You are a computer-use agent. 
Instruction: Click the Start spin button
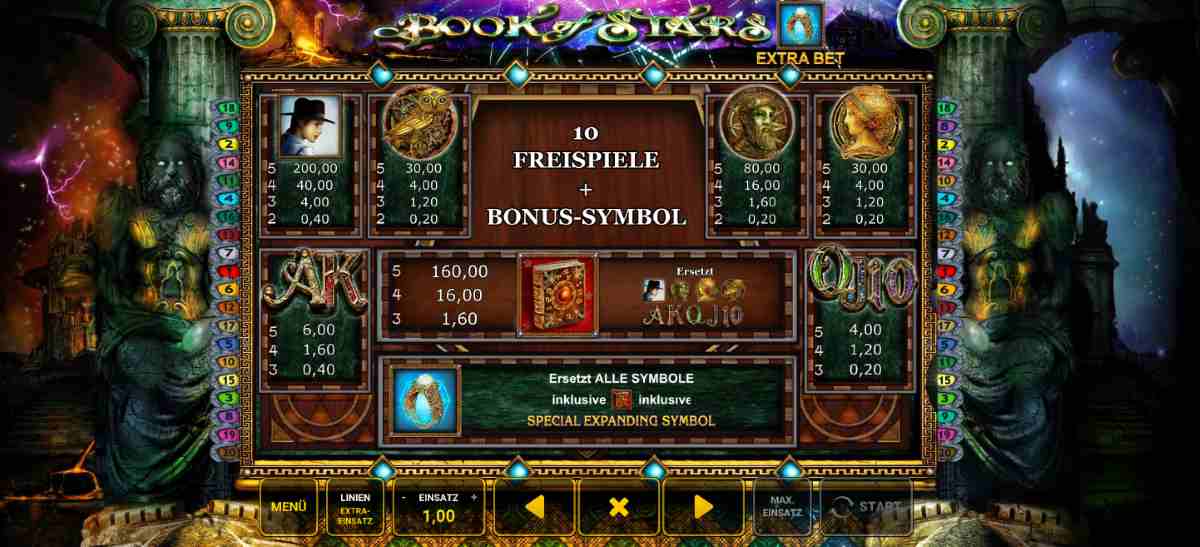pos(866,506)
